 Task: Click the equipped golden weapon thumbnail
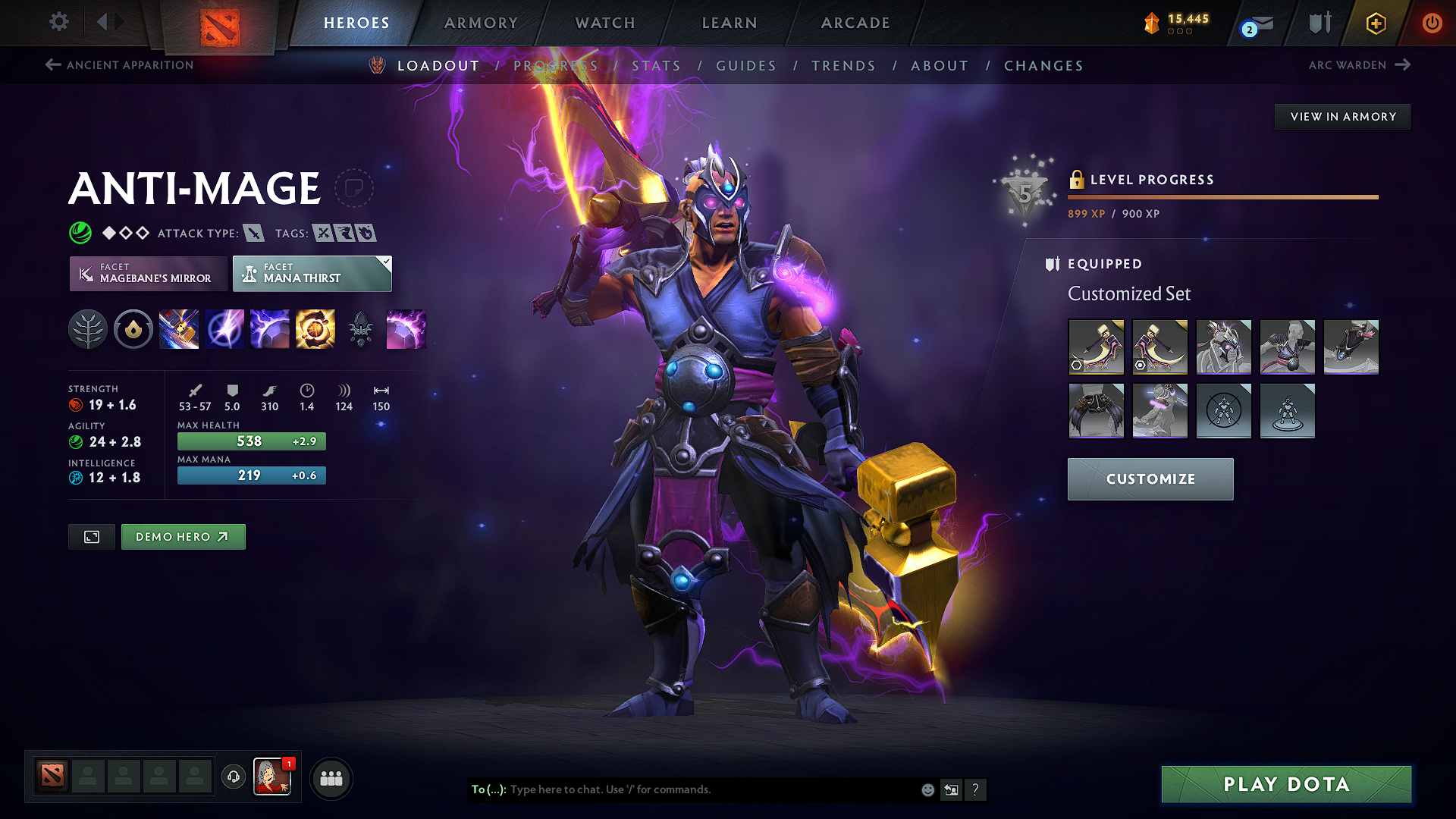point(1097,347)
